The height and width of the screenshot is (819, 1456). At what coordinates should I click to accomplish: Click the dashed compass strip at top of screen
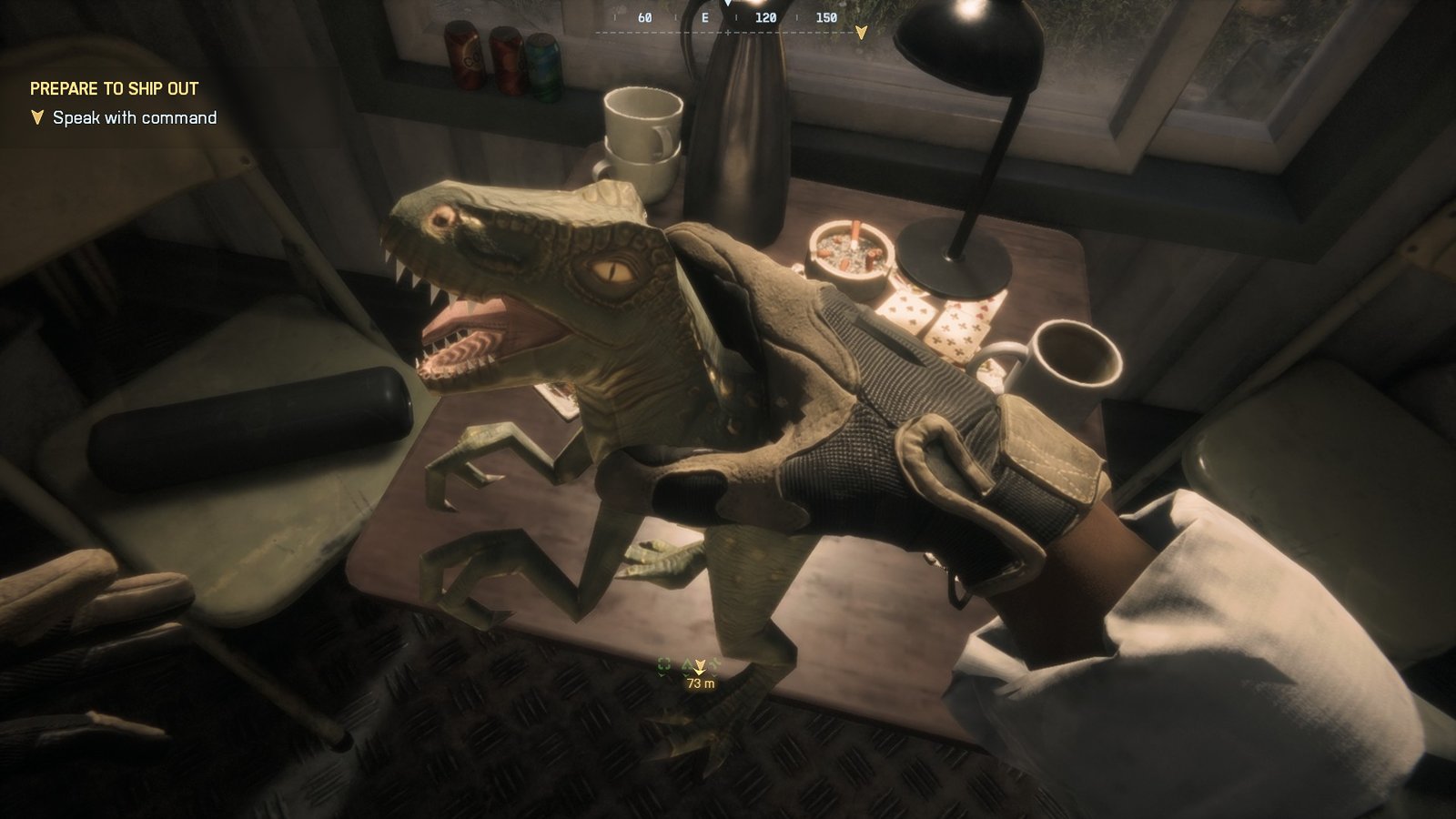664,32
